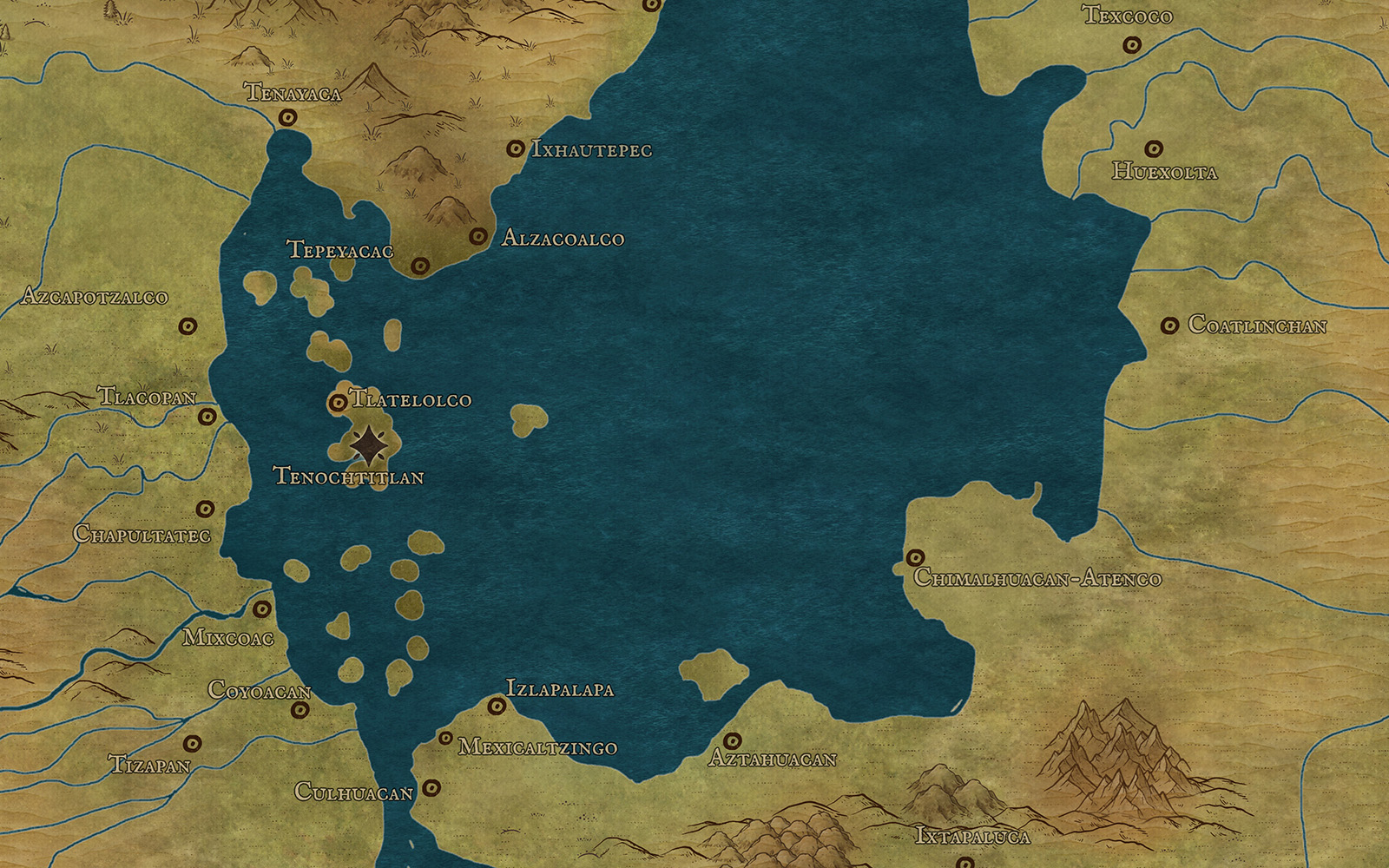The image size is (1389, 868).
Task: Select the Aztahuacan map marker
Action: (x=733, y=740)
